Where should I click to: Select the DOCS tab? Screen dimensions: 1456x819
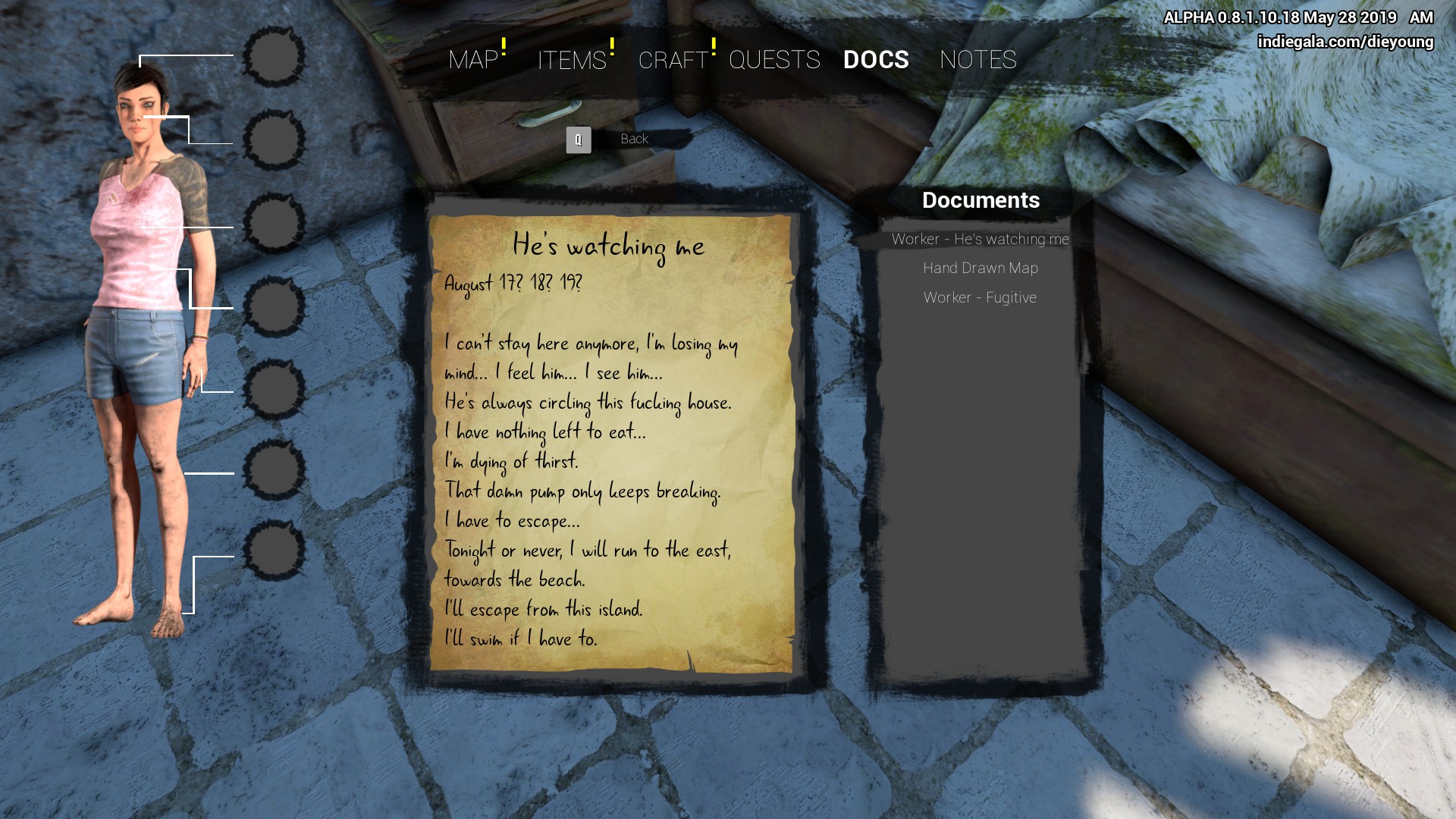coord(876,60)
